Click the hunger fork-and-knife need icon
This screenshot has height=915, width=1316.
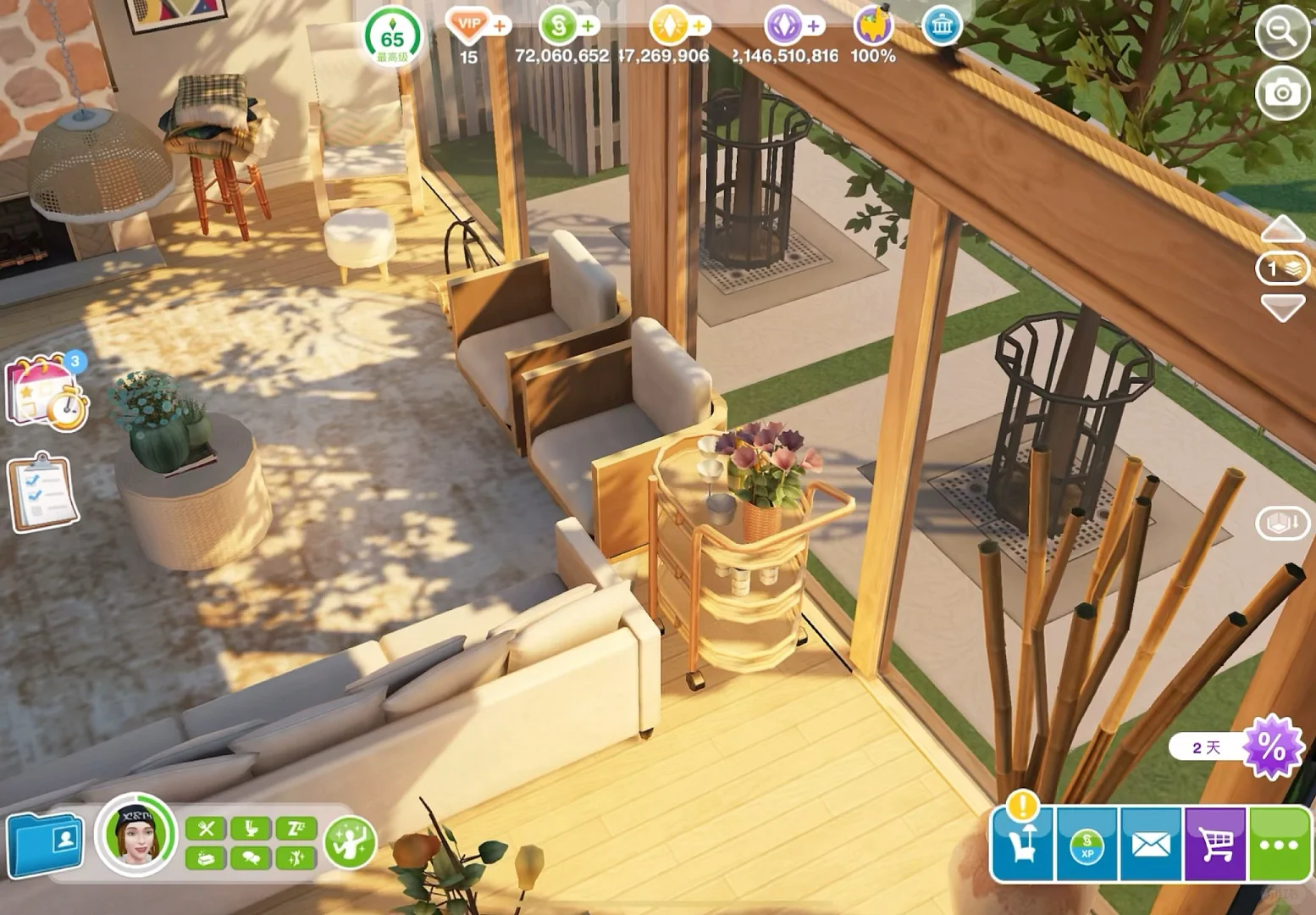(x=205, y=828)
